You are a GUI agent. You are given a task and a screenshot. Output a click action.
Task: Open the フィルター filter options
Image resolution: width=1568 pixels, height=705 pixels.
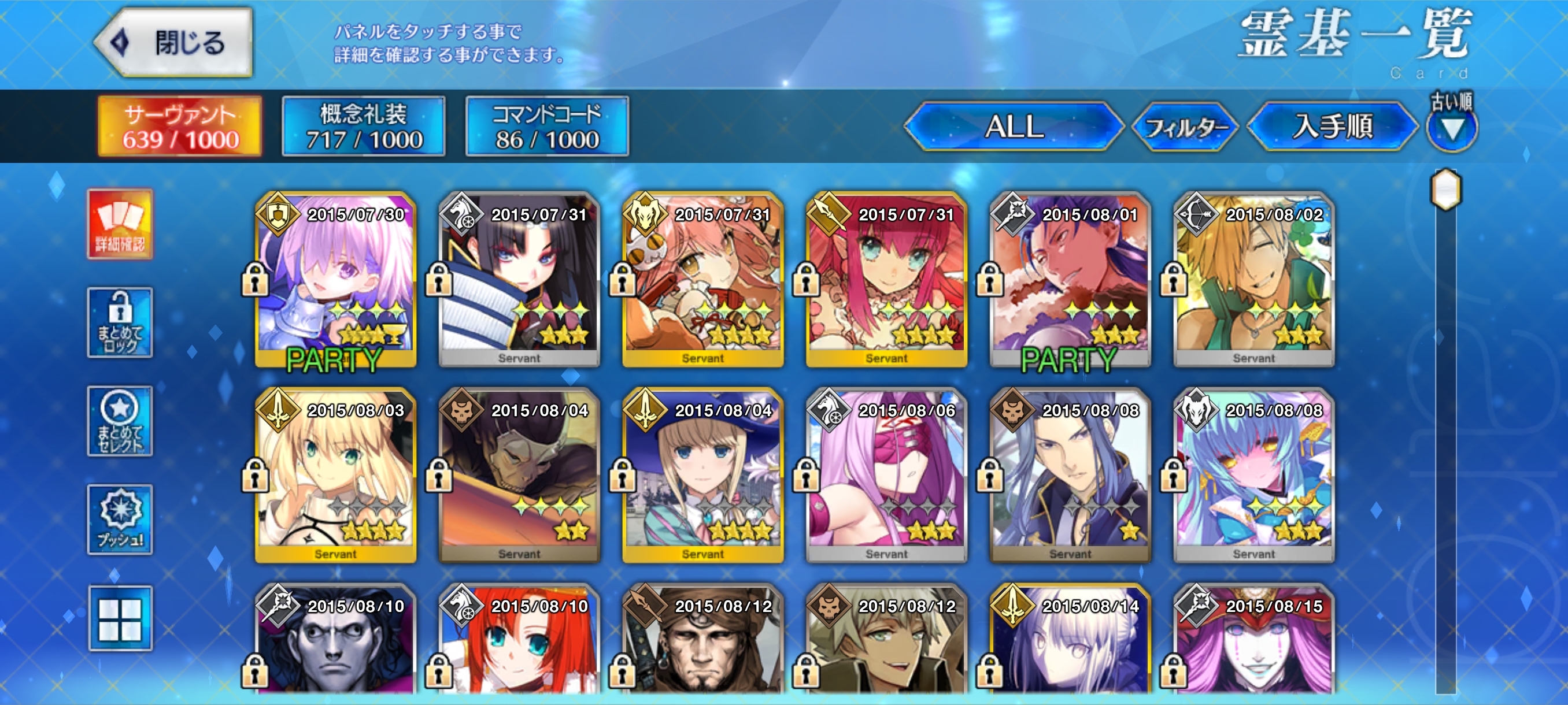pos(1185,127)
